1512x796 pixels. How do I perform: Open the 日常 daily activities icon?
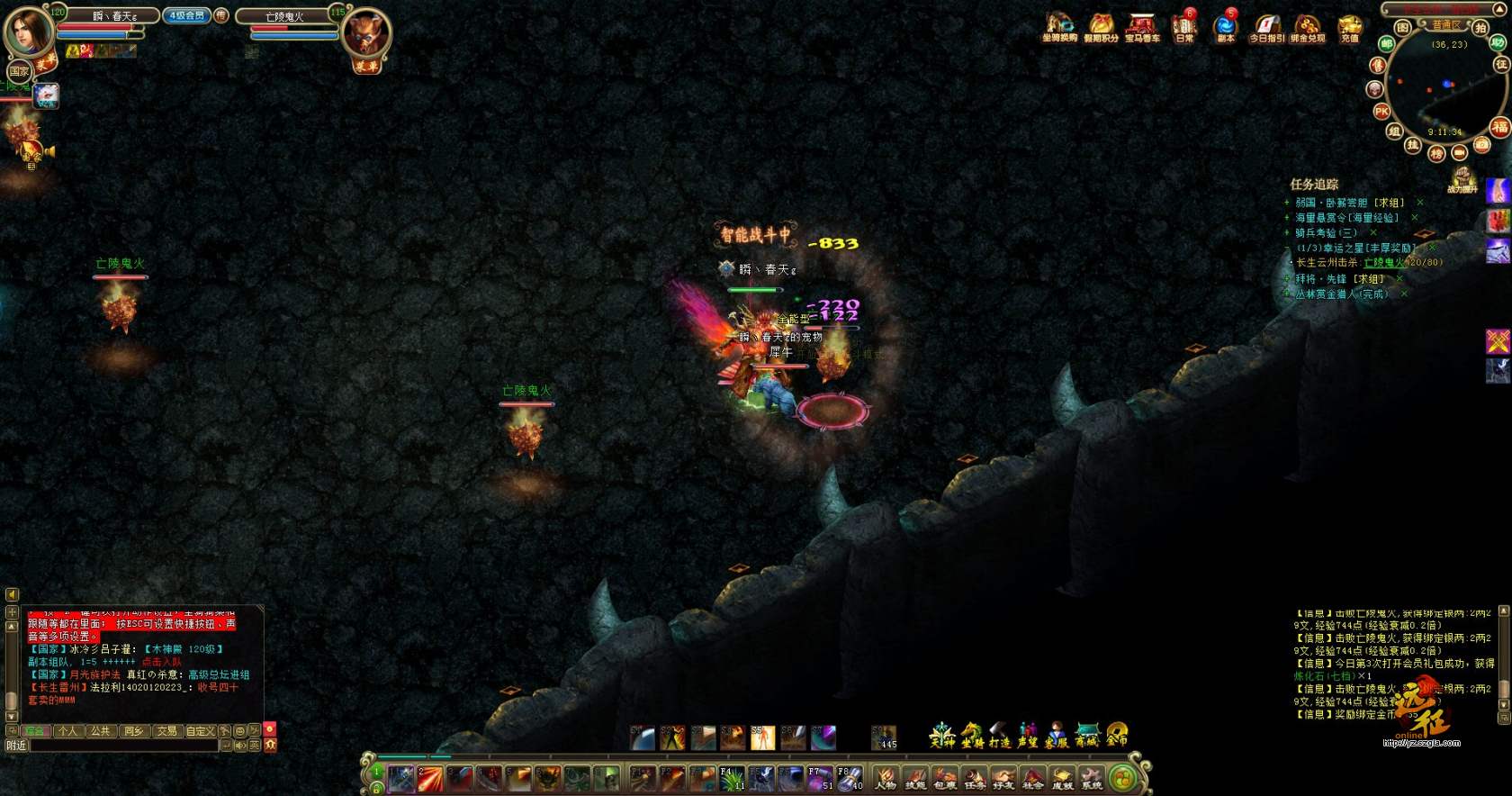coord(1183,26)
